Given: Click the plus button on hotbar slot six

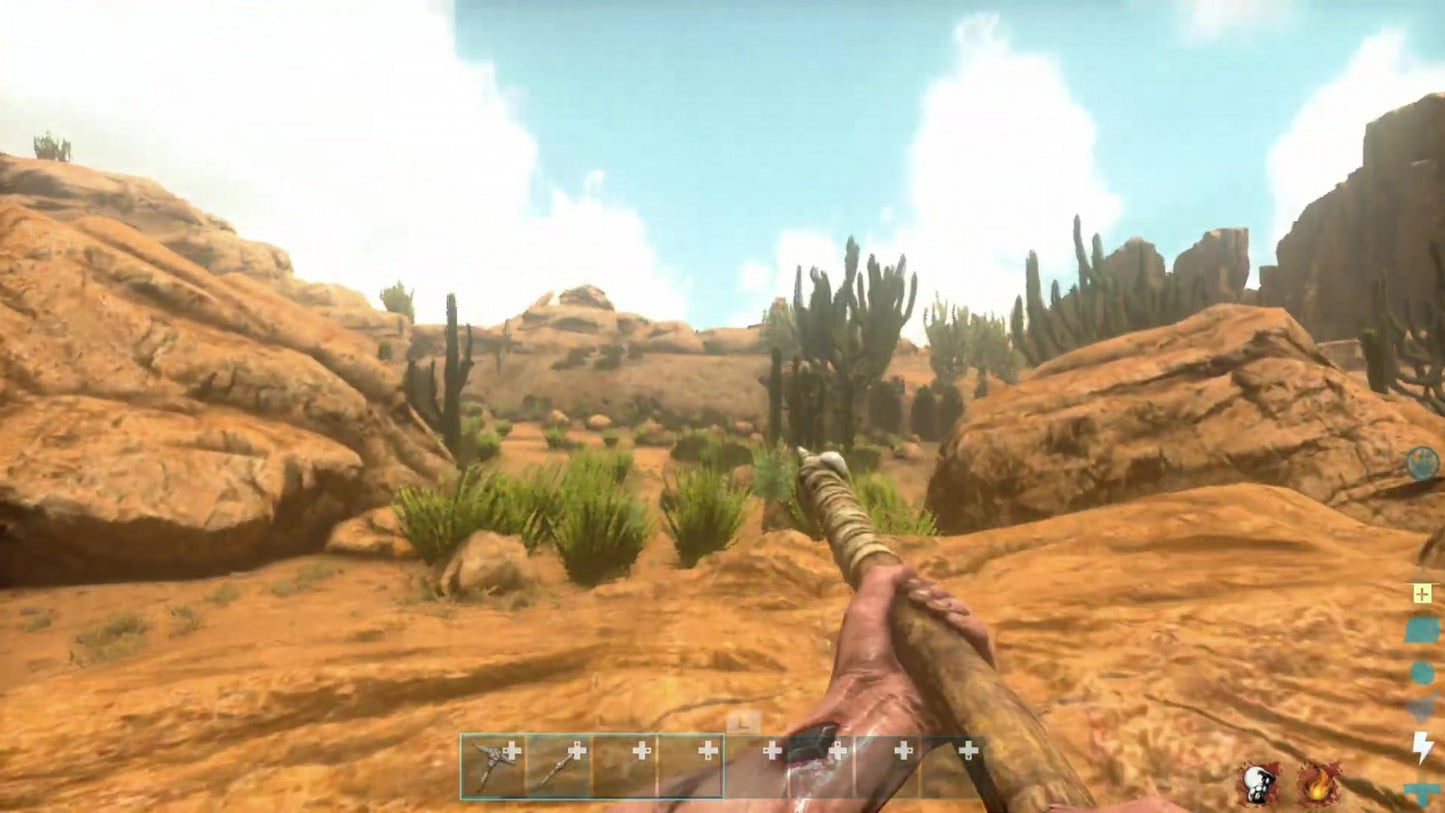Looking at the screenshot, I should (x=840, y=750).
